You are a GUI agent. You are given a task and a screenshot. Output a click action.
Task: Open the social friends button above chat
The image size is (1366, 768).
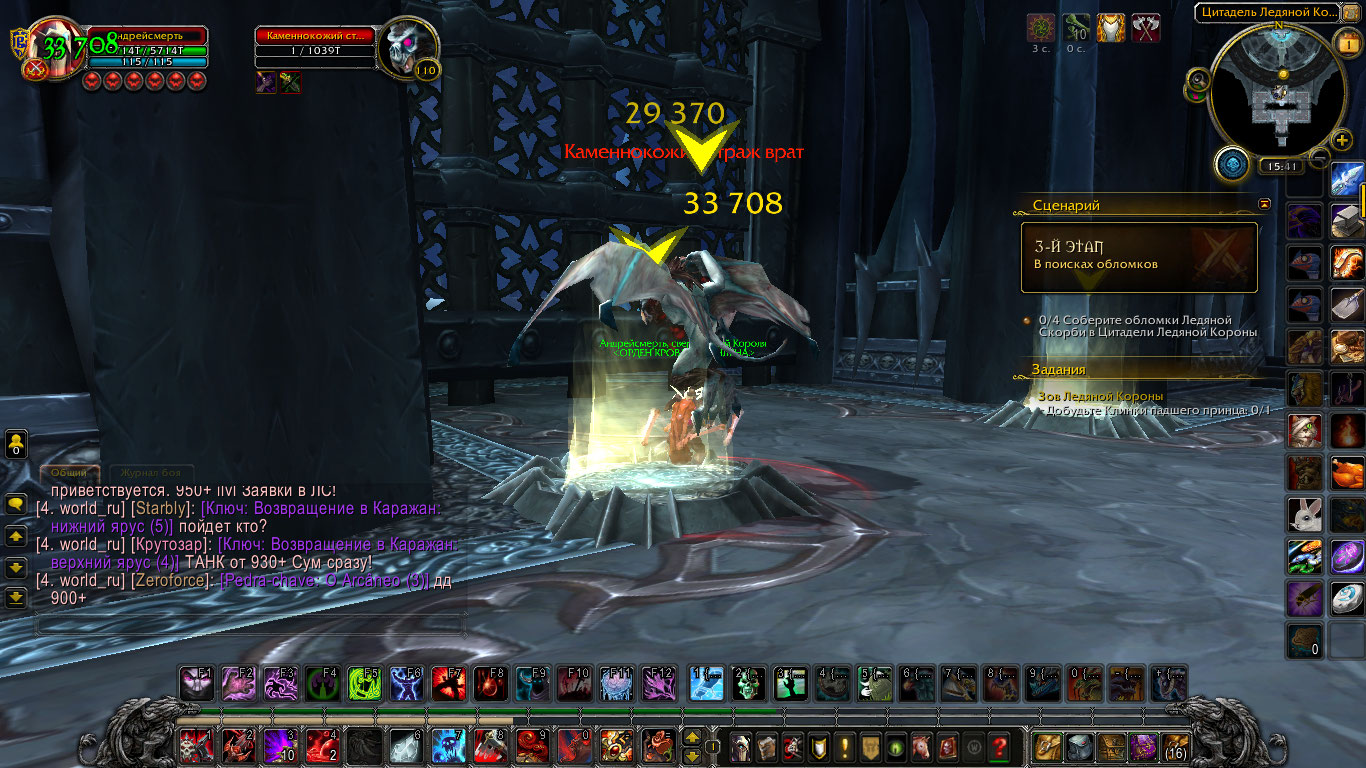click(x=16, y=444)
